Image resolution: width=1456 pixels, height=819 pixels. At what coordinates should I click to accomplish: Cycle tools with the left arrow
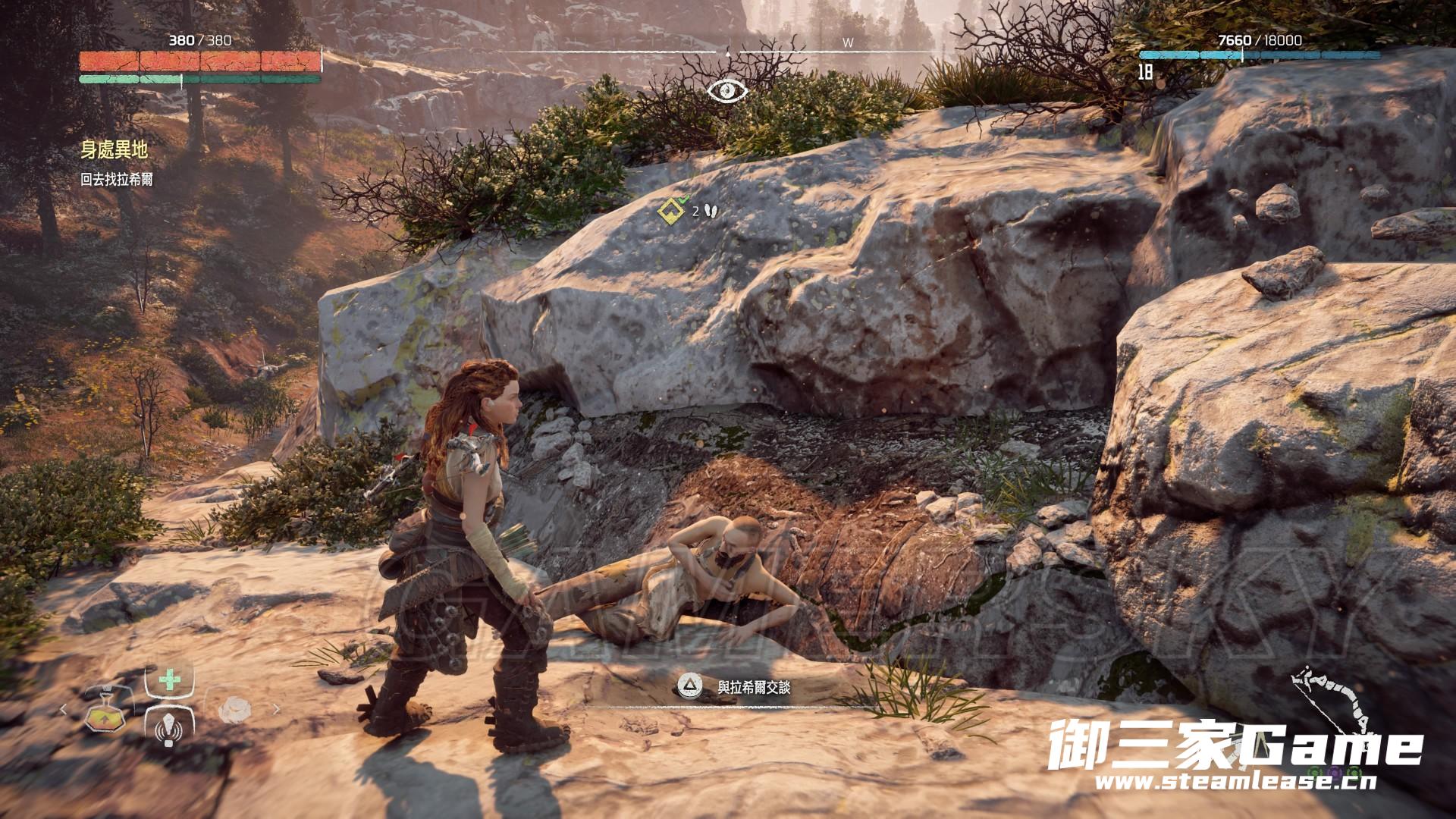64,710
